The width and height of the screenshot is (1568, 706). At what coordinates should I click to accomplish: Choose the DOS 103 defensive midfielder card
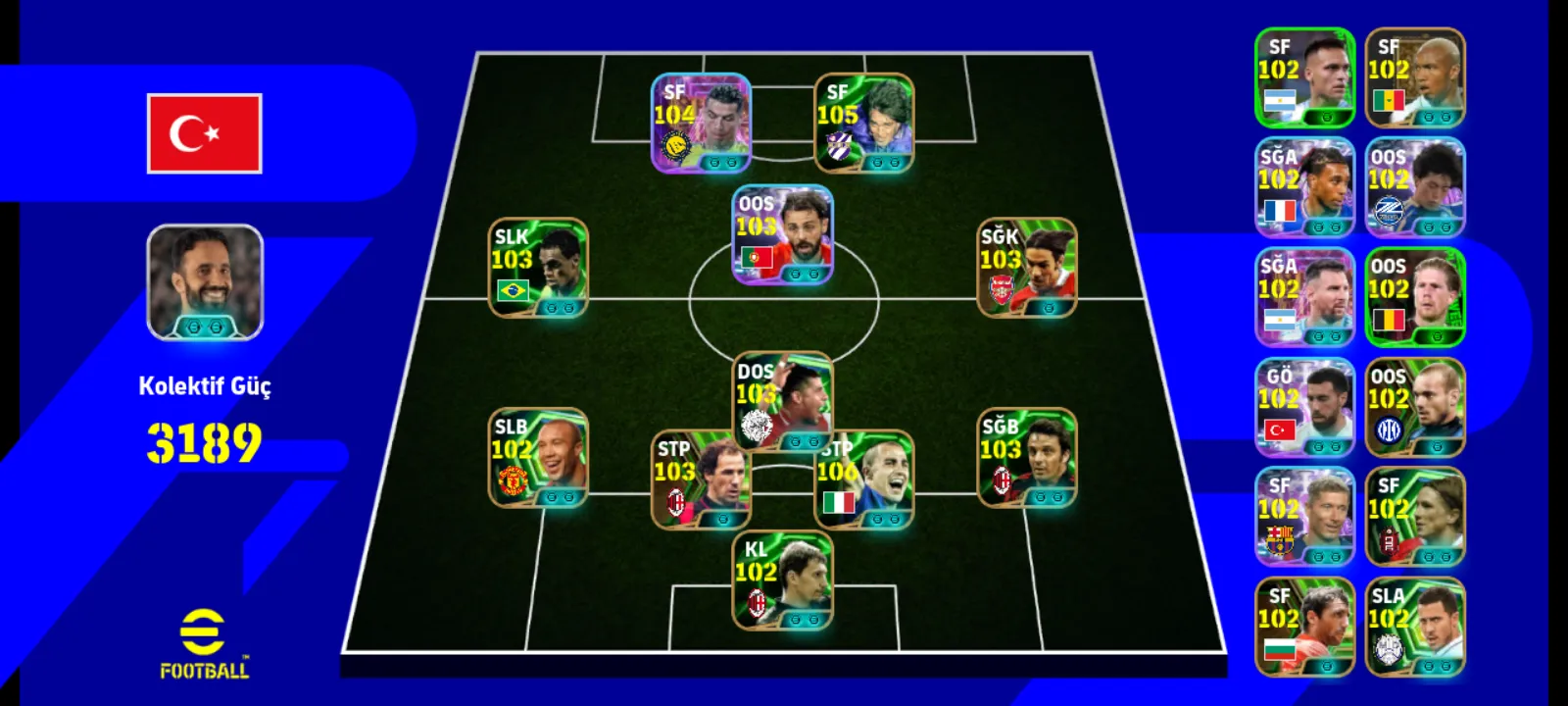(782, 400)
